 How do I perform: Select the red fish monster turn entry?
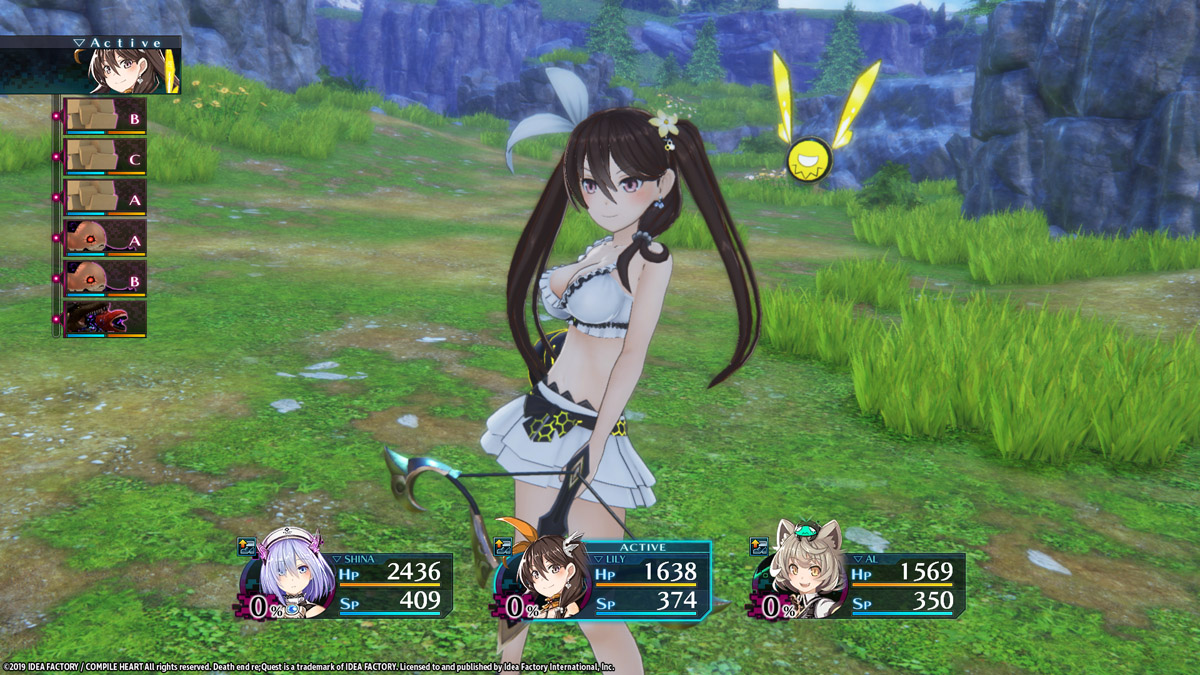(105, 319)
